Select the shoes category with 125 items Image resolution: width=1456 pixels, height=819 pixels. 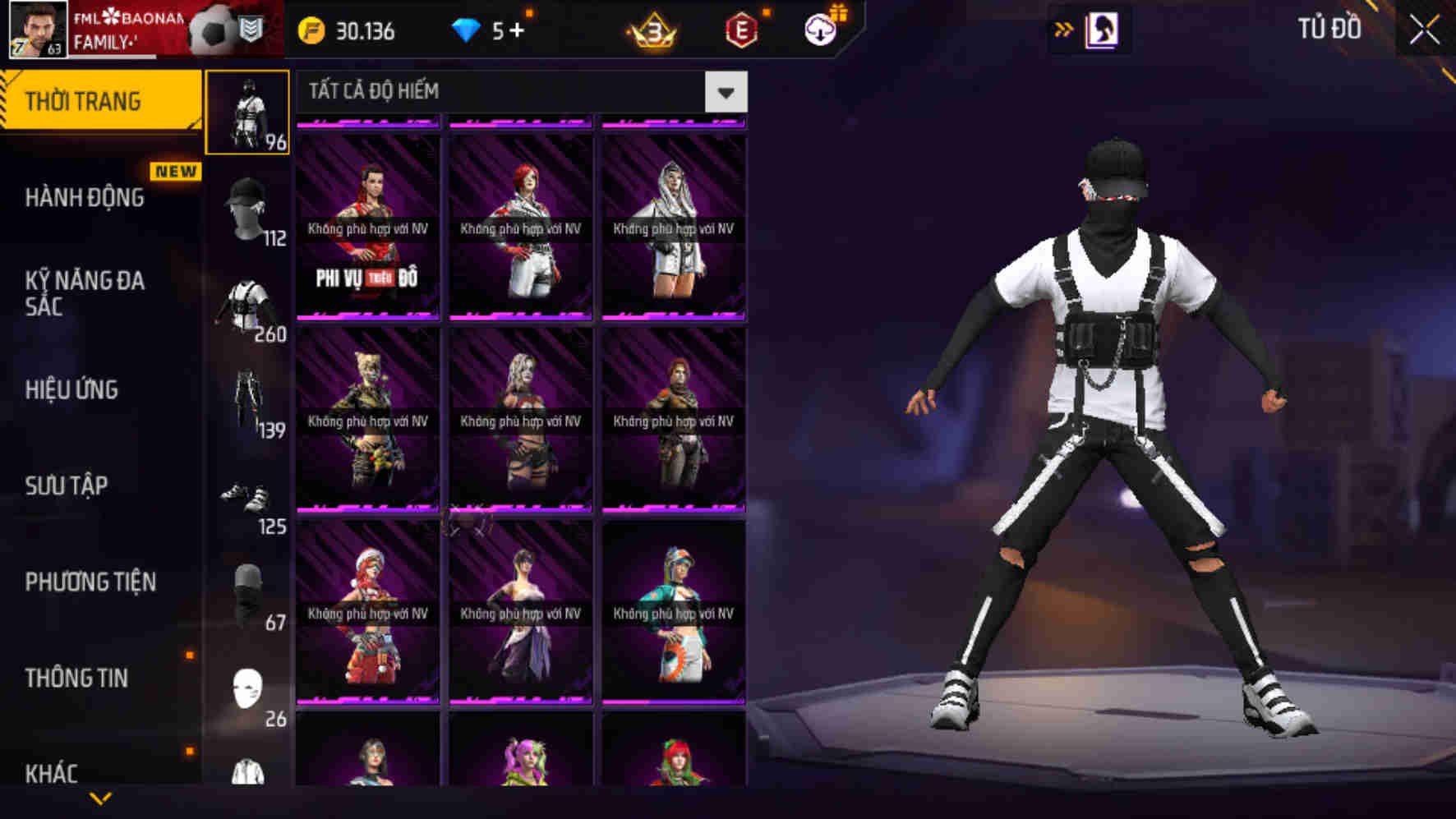click(247, 493)
